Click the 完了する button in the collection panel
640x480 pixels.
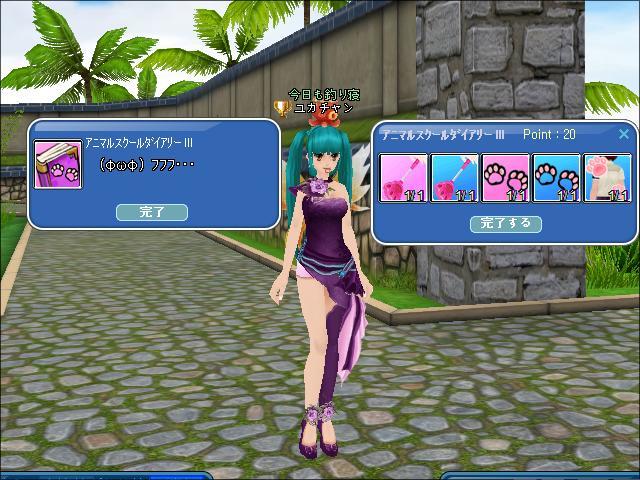(x=505, y=223)
